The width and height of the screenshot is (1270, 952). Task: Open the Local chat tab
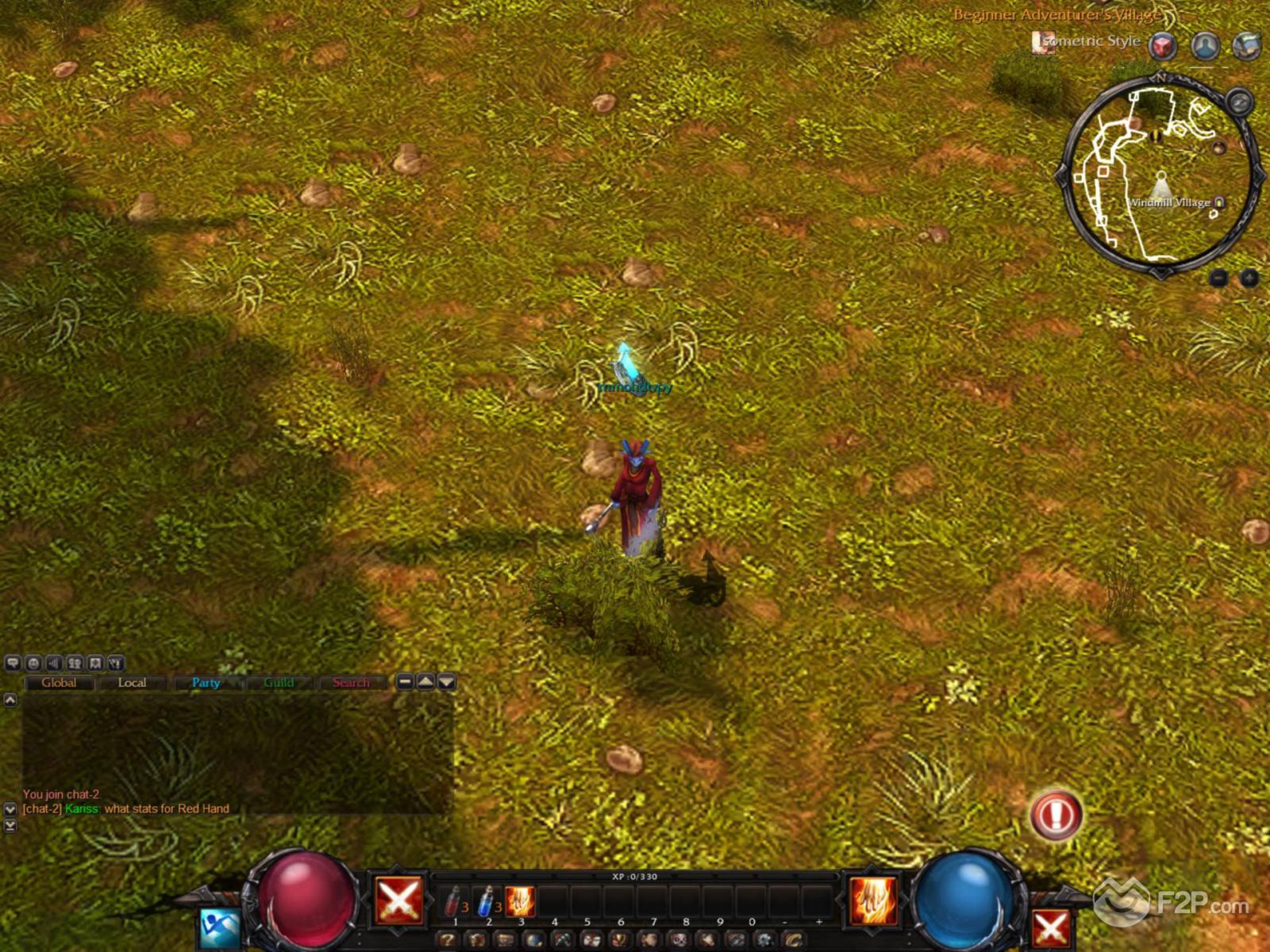132,682
